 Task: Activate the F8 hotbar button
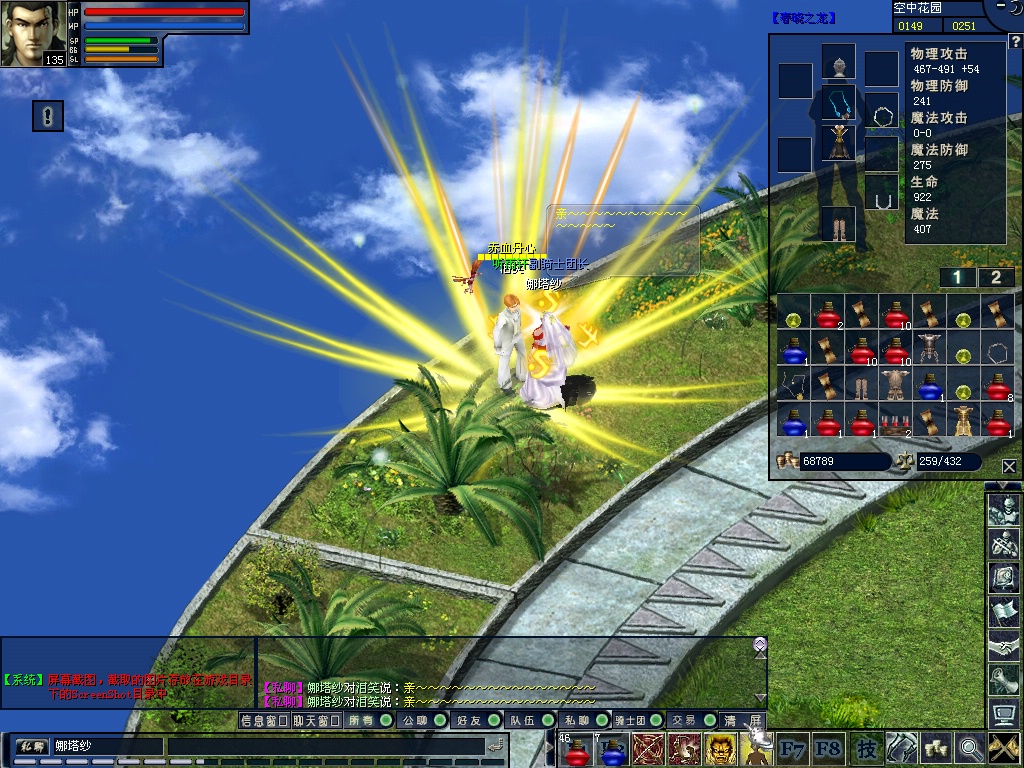[x=828, y=748]
